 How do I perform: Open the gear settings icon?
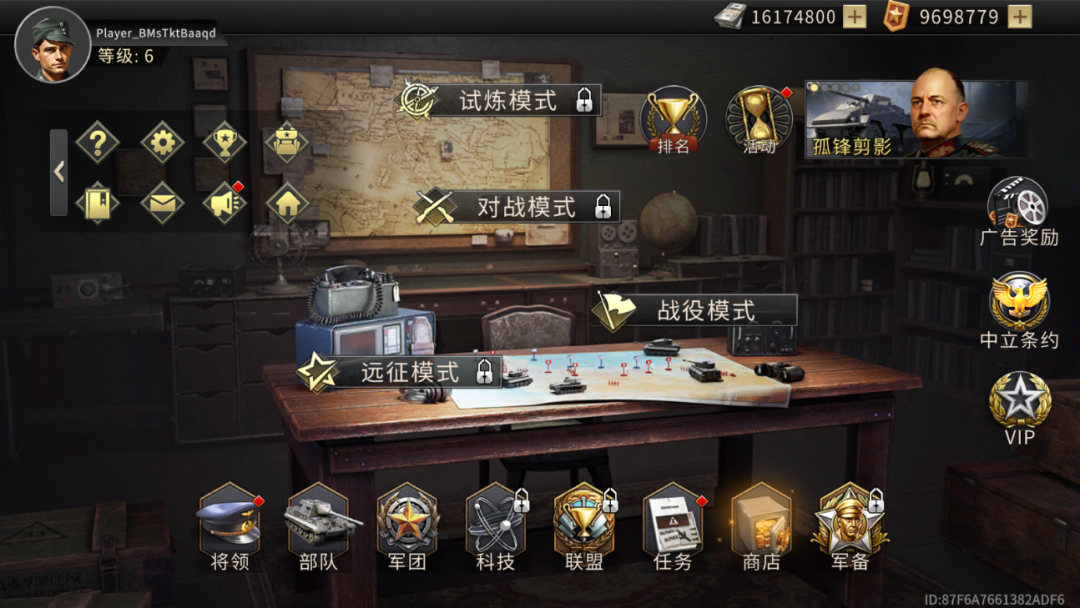pyautogui.click(x=162, y=142)
